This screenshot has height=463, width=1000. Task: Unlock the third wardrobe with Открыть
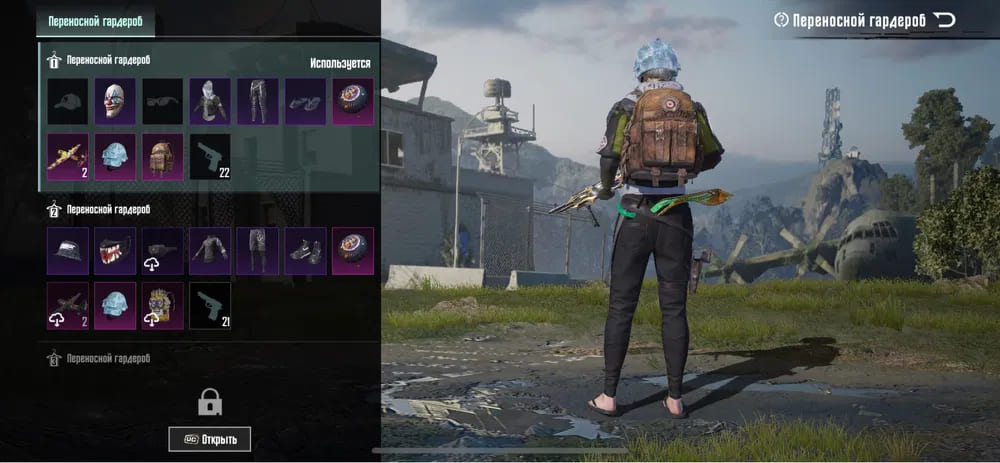click(x=210, y=439)
